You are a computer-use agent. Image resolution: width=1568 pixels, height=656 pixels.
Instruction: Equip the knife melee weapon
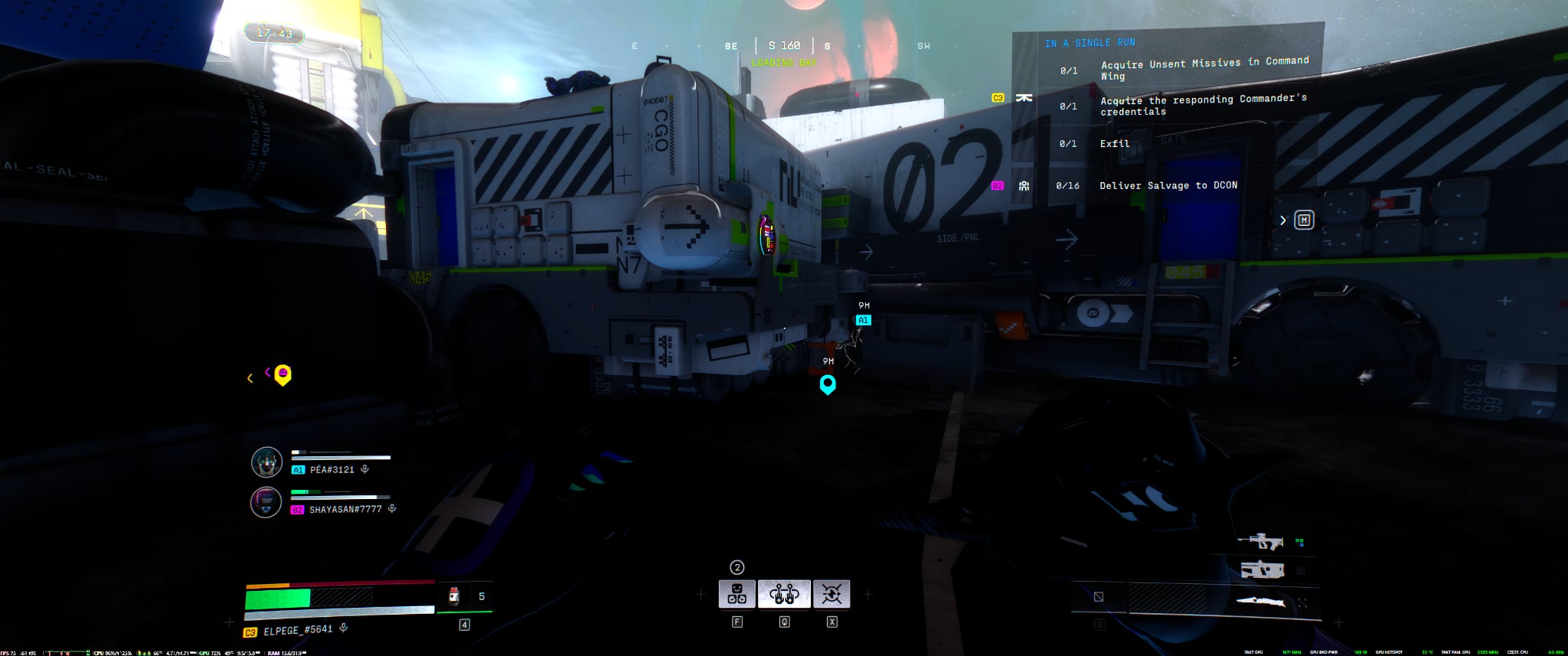coord(1261,602)
